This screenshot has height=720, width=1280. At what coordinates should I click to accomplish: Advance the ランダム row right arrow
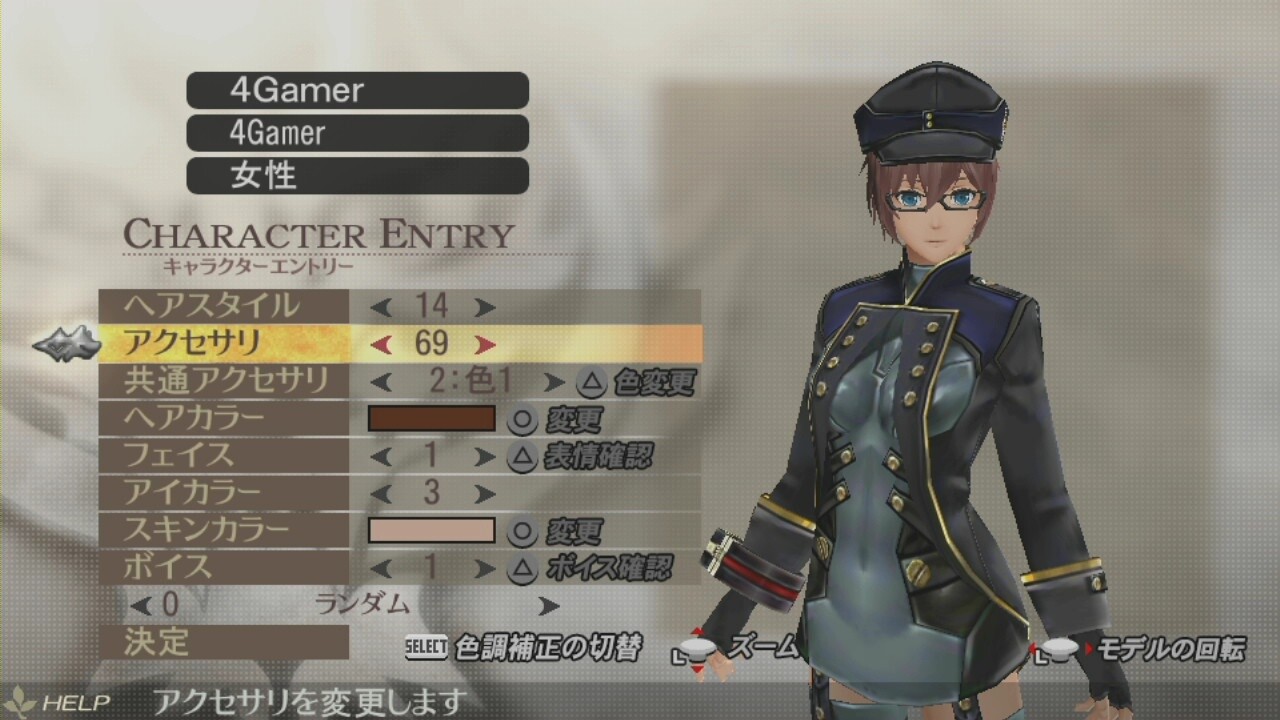coord(547,605)
